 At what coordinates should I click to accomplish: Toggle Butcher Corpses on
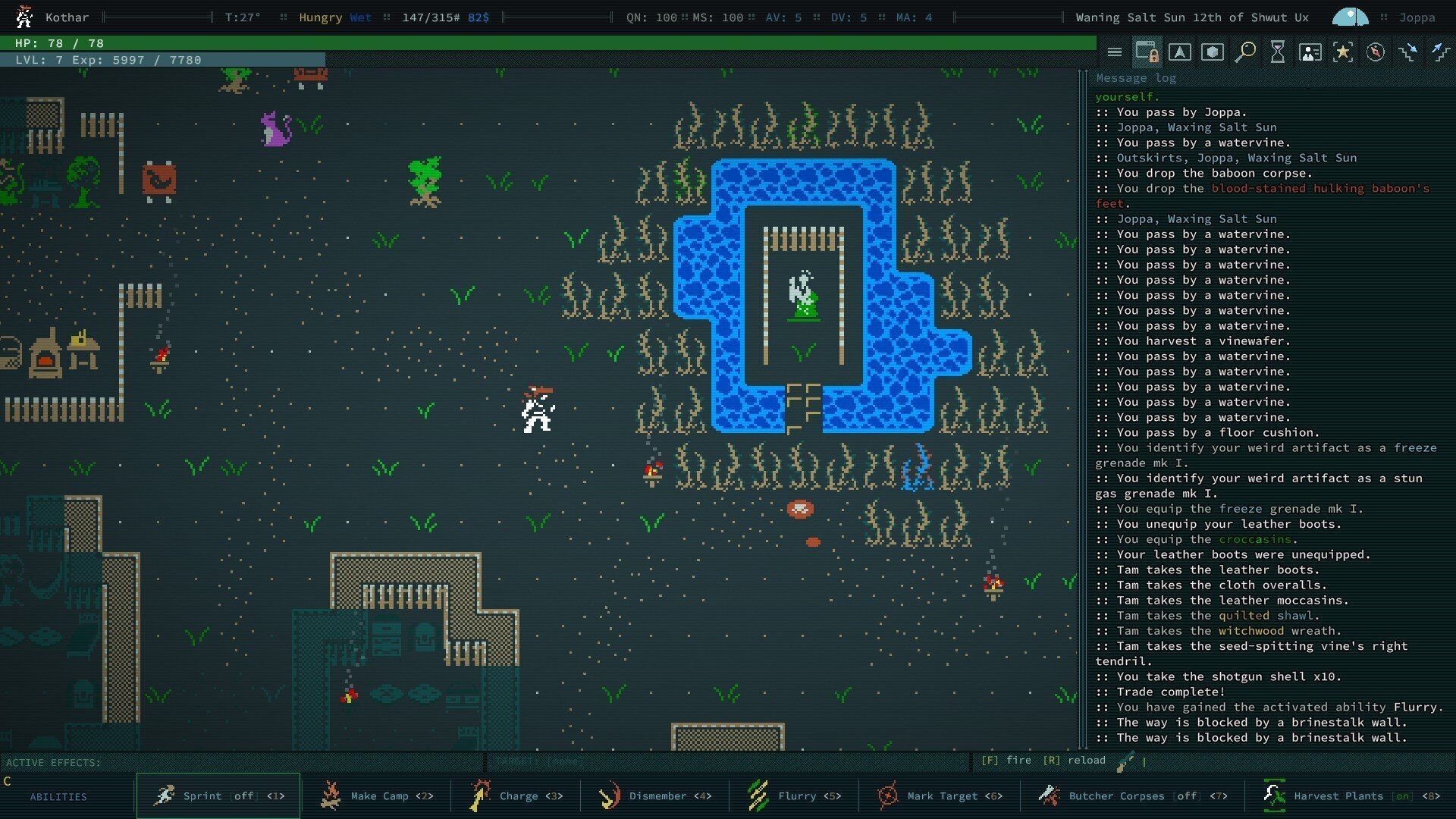(1132, 795)
